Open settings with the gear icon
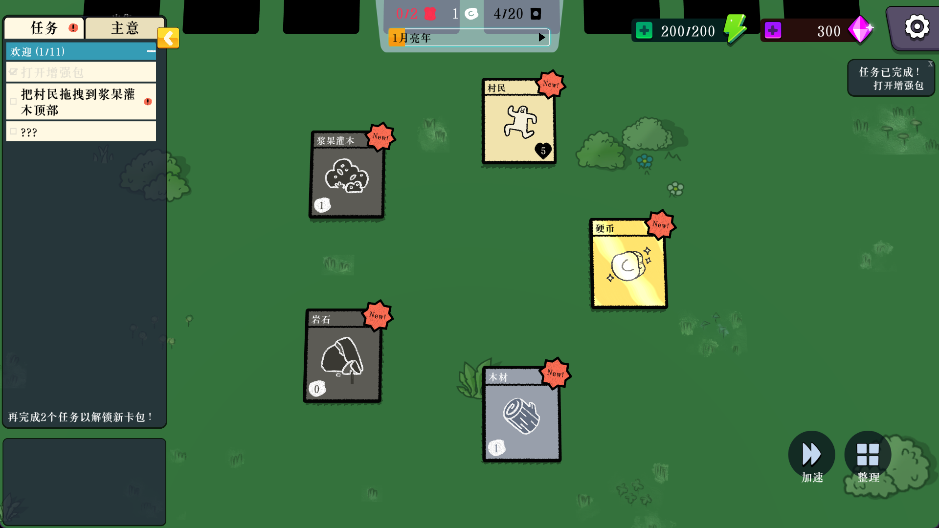 (916, 27)
